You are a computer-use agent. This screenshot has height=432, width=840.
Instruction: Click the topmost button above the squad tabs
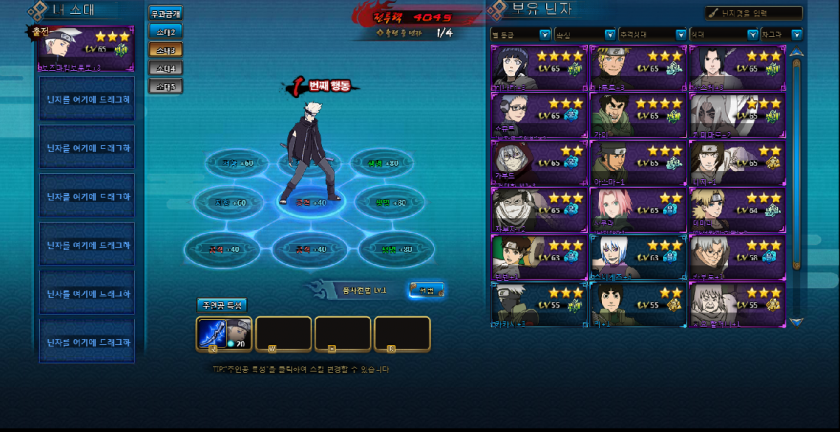click(x=166, y=14)
